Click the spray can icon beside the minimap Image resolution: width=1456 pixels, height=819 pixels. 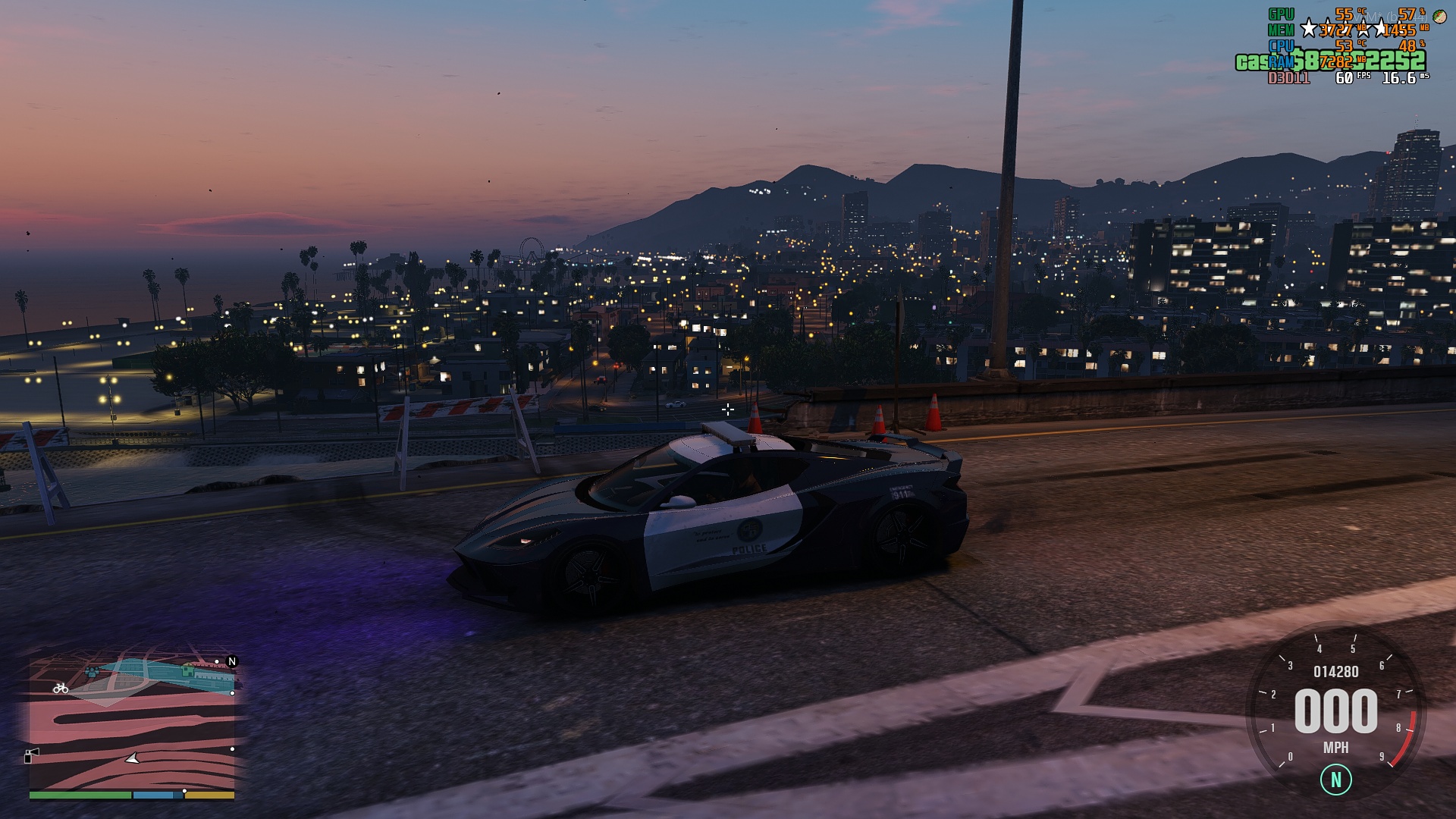[32, 756]
